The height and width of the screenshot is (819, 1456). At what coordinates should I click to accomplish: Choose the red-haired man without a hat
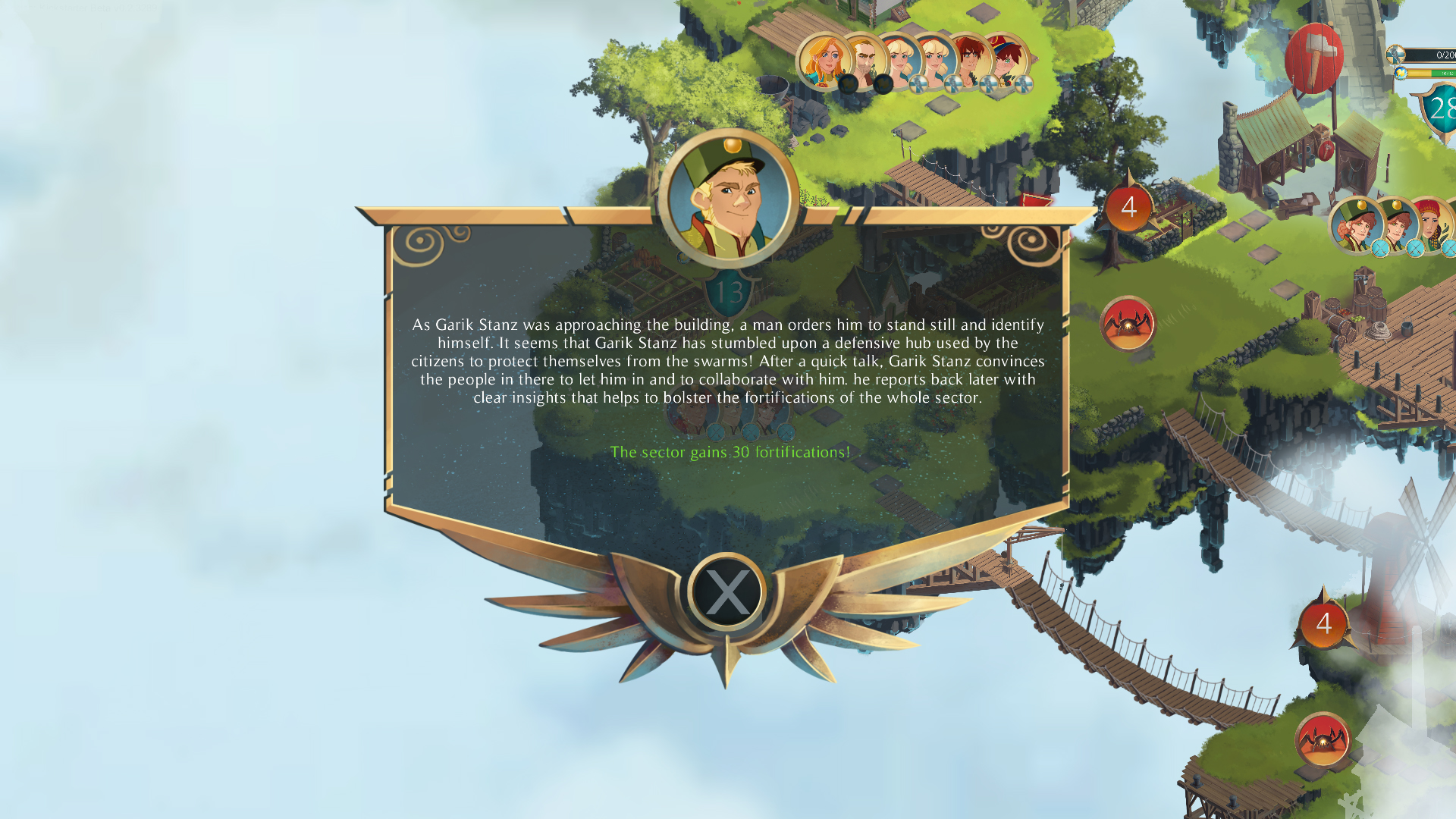coord(970,60)
